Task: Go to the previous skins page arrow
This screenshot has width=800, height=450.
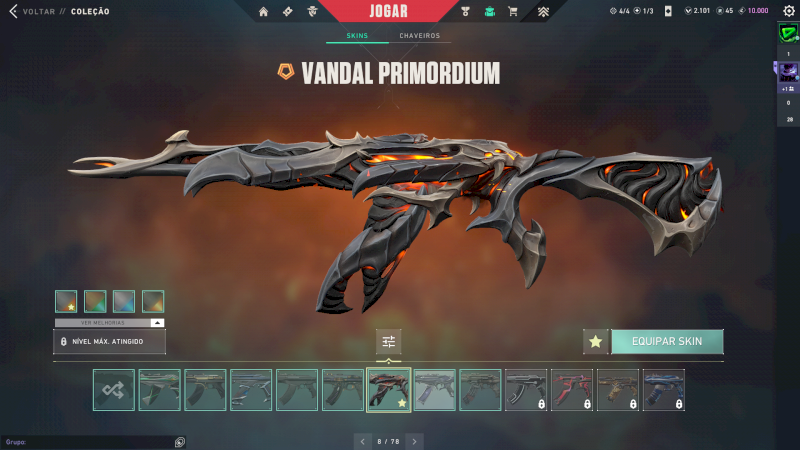Action: pyautogui.click(x=362, y=441)
